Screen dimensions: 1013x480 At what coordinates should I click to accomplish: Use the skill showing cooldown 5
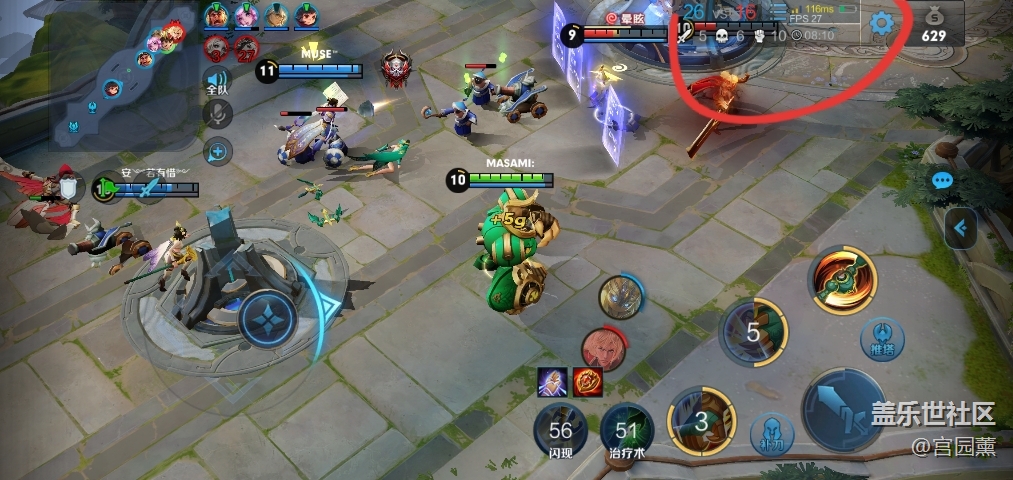[x=754, y=332]
